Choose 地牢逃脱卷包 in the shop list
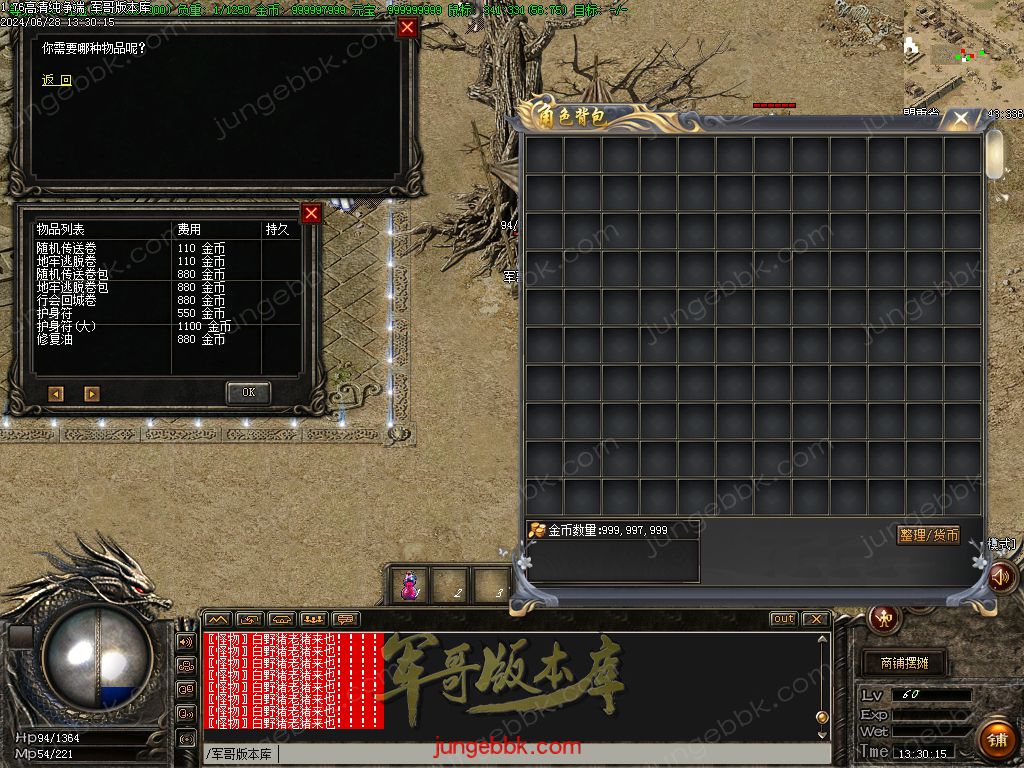 coord(72,287)
